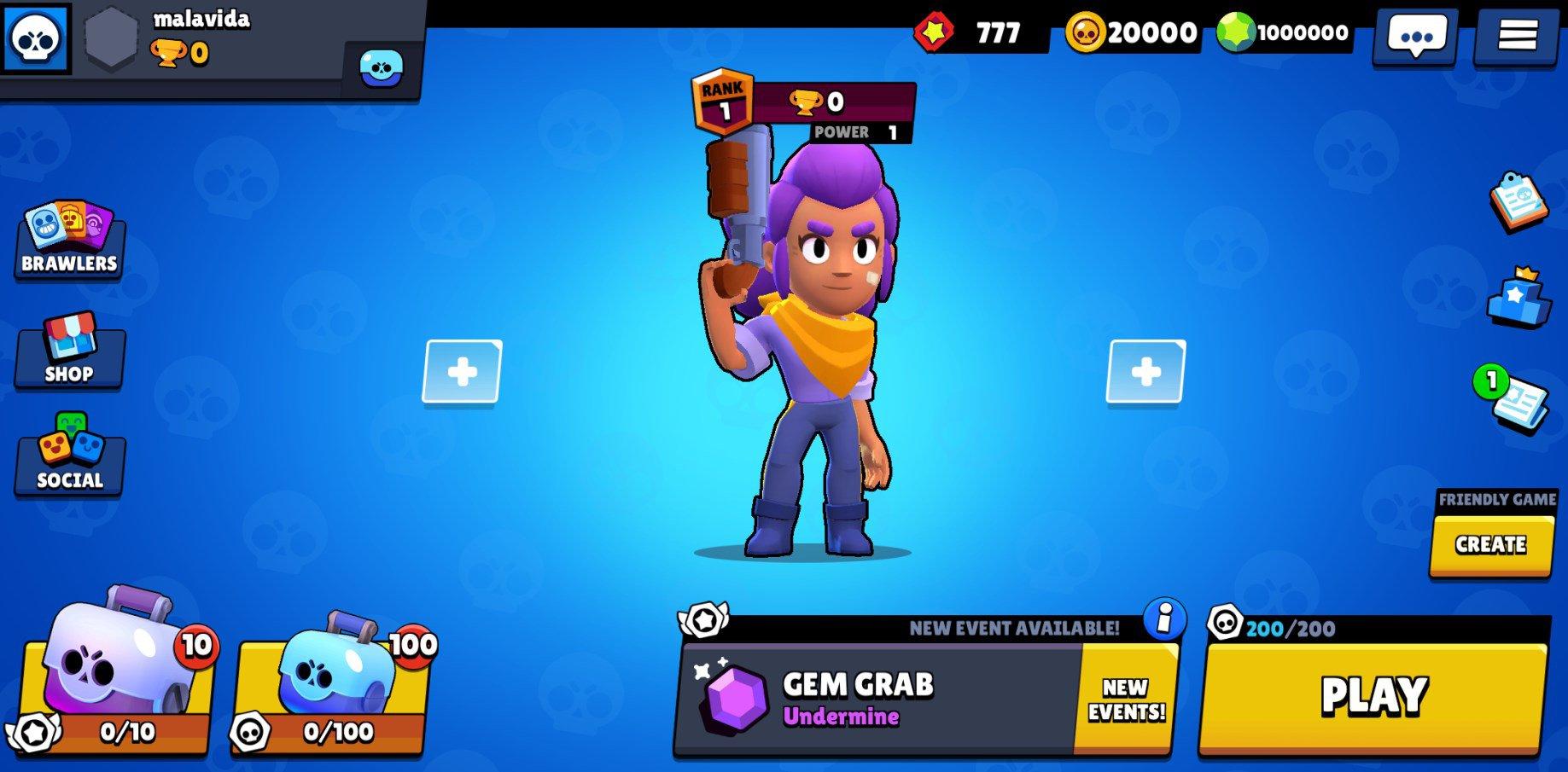Open the Social menu
The width and height of the screenshot is (1568, 772).
68,461
